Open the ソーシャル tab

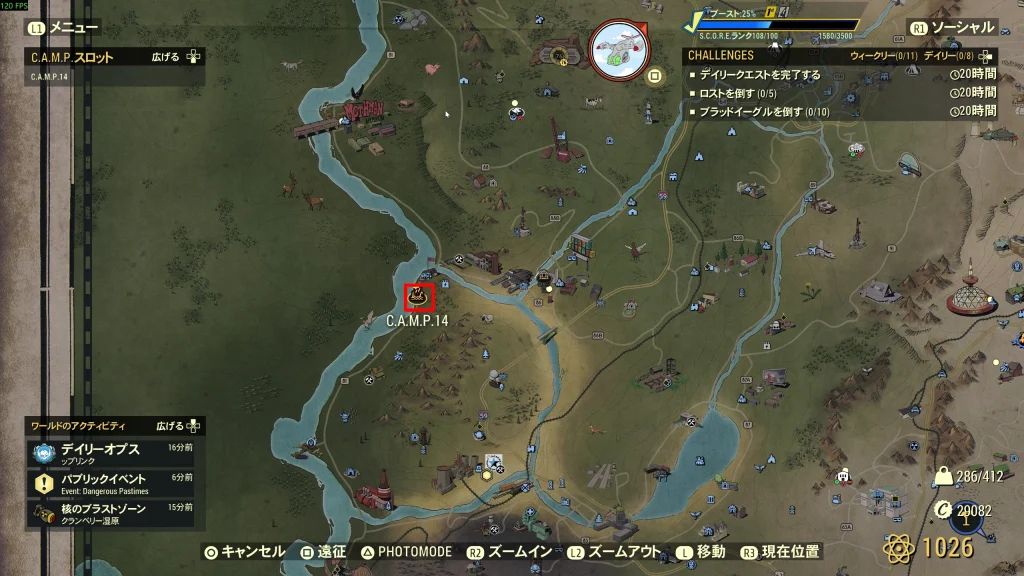click(953, 27)
